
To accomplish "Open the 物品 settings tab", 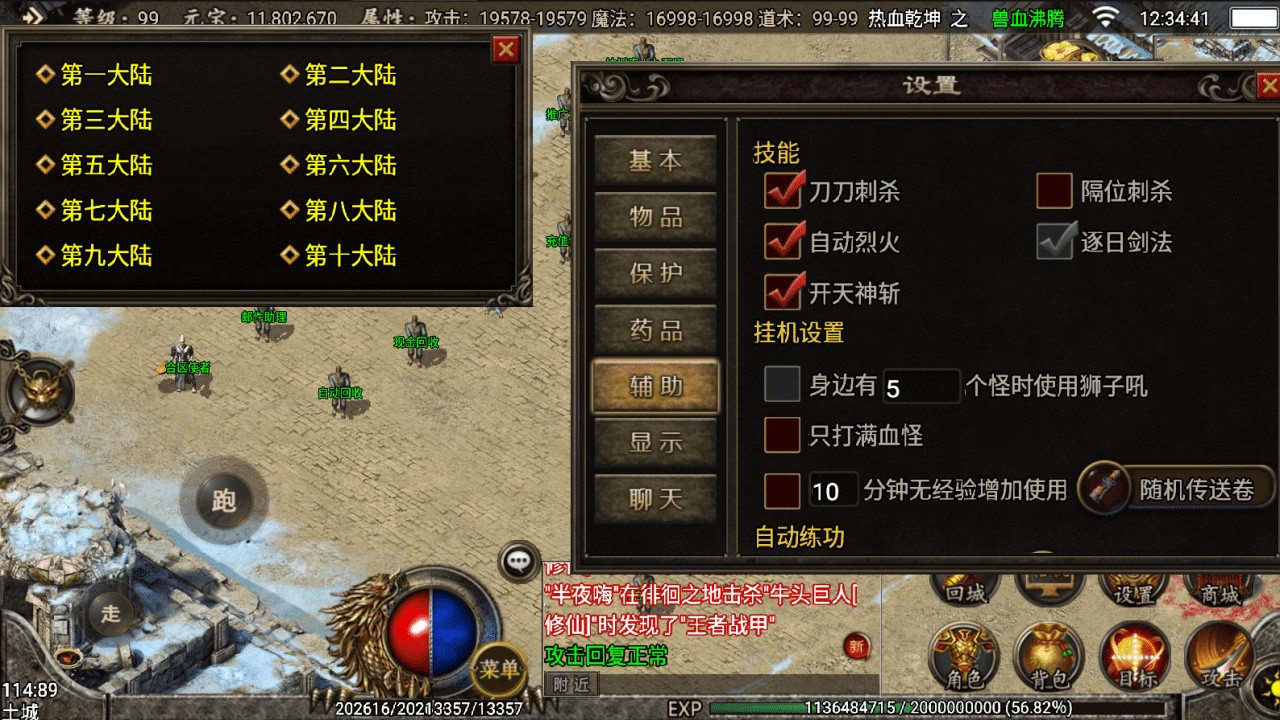I will pos(656,218).
